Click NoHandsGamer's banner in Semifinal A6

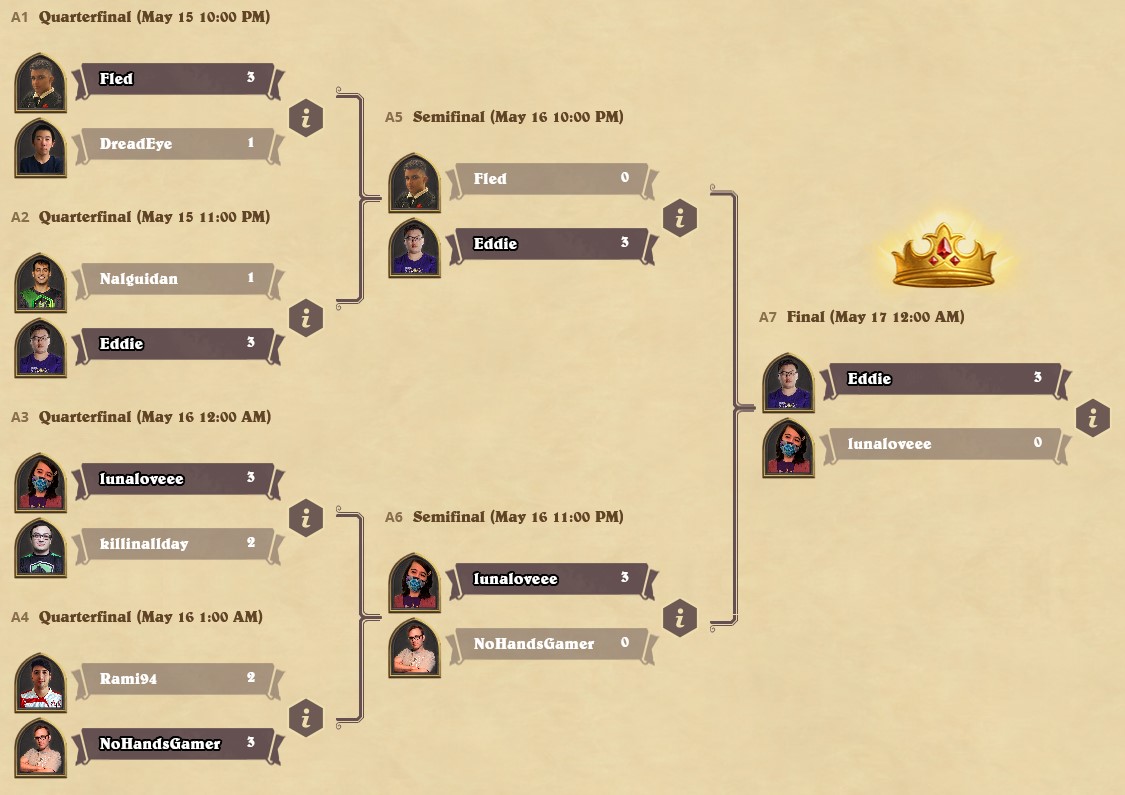[552, 644]
